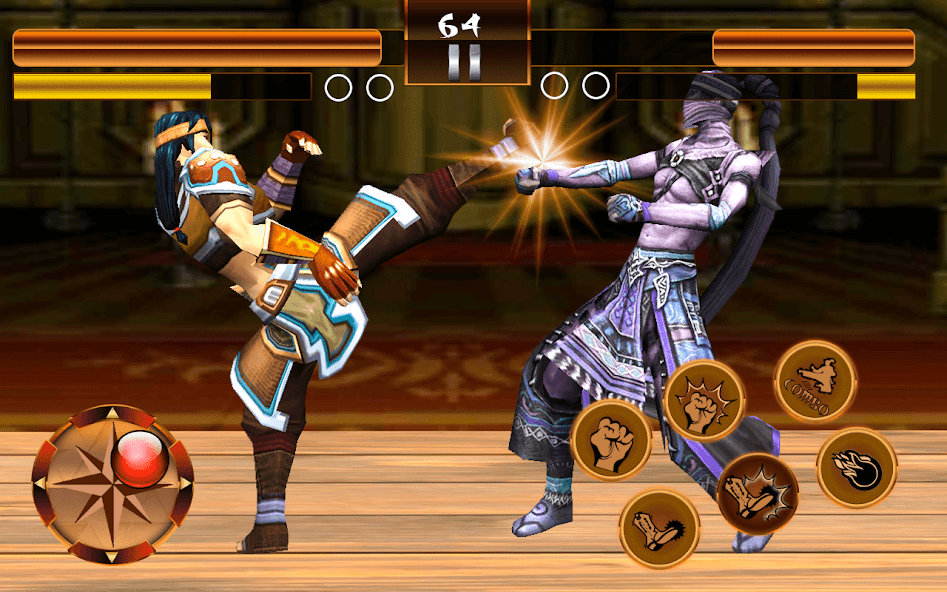This screenshot has width=947, height=592.
Task: Tap the plain boot kick button
Action: coord(659,528)
